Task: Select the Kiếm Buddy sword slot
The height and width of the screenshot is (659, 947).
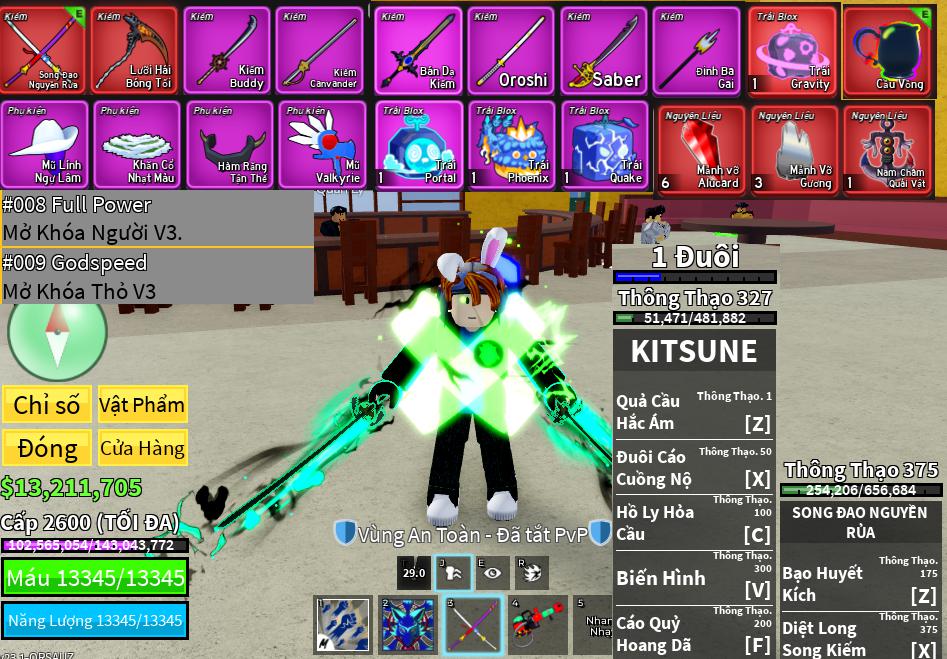Action: click(x=227, y=50)
